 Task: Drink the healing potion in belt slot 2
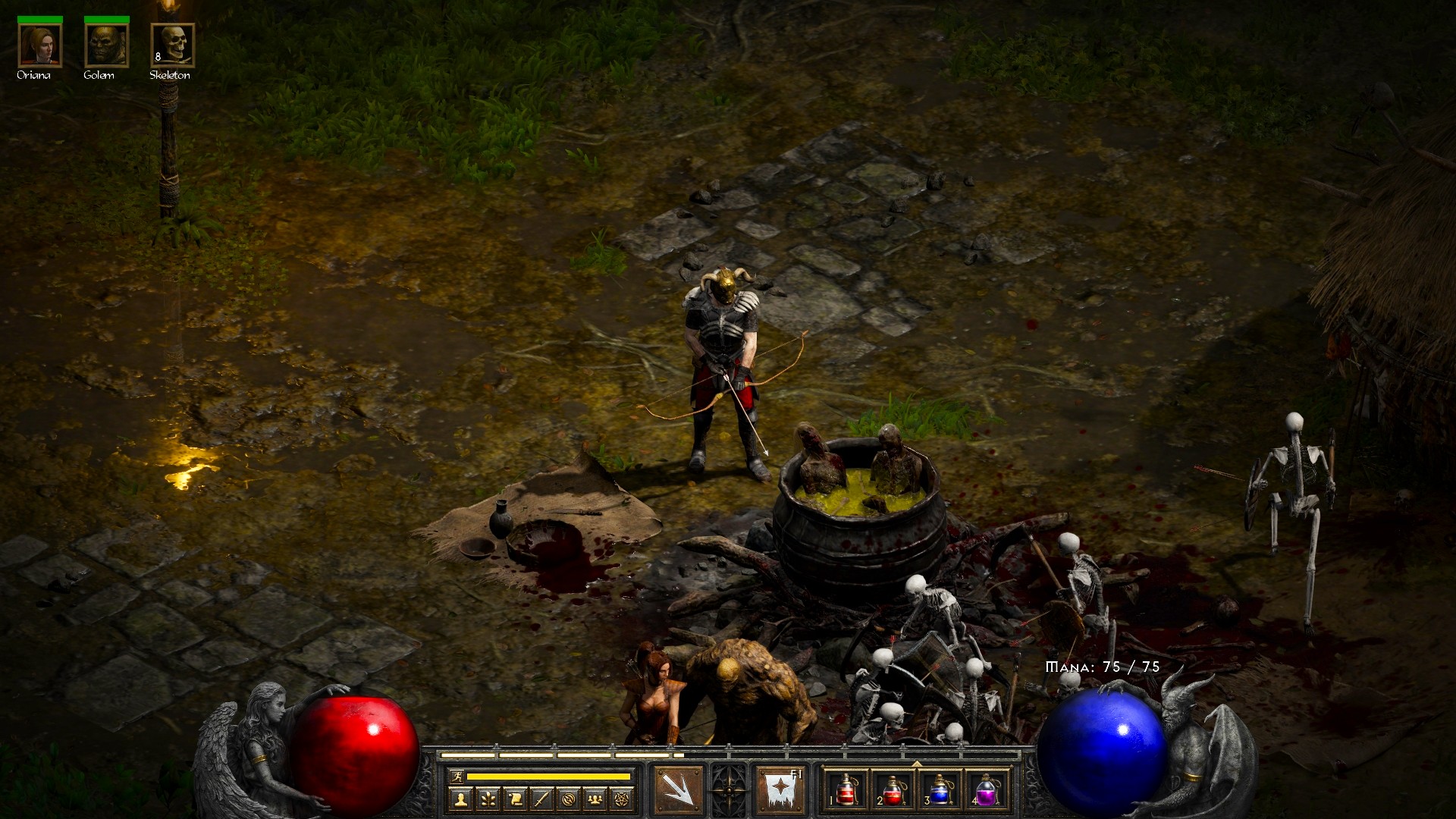(893, 790)
